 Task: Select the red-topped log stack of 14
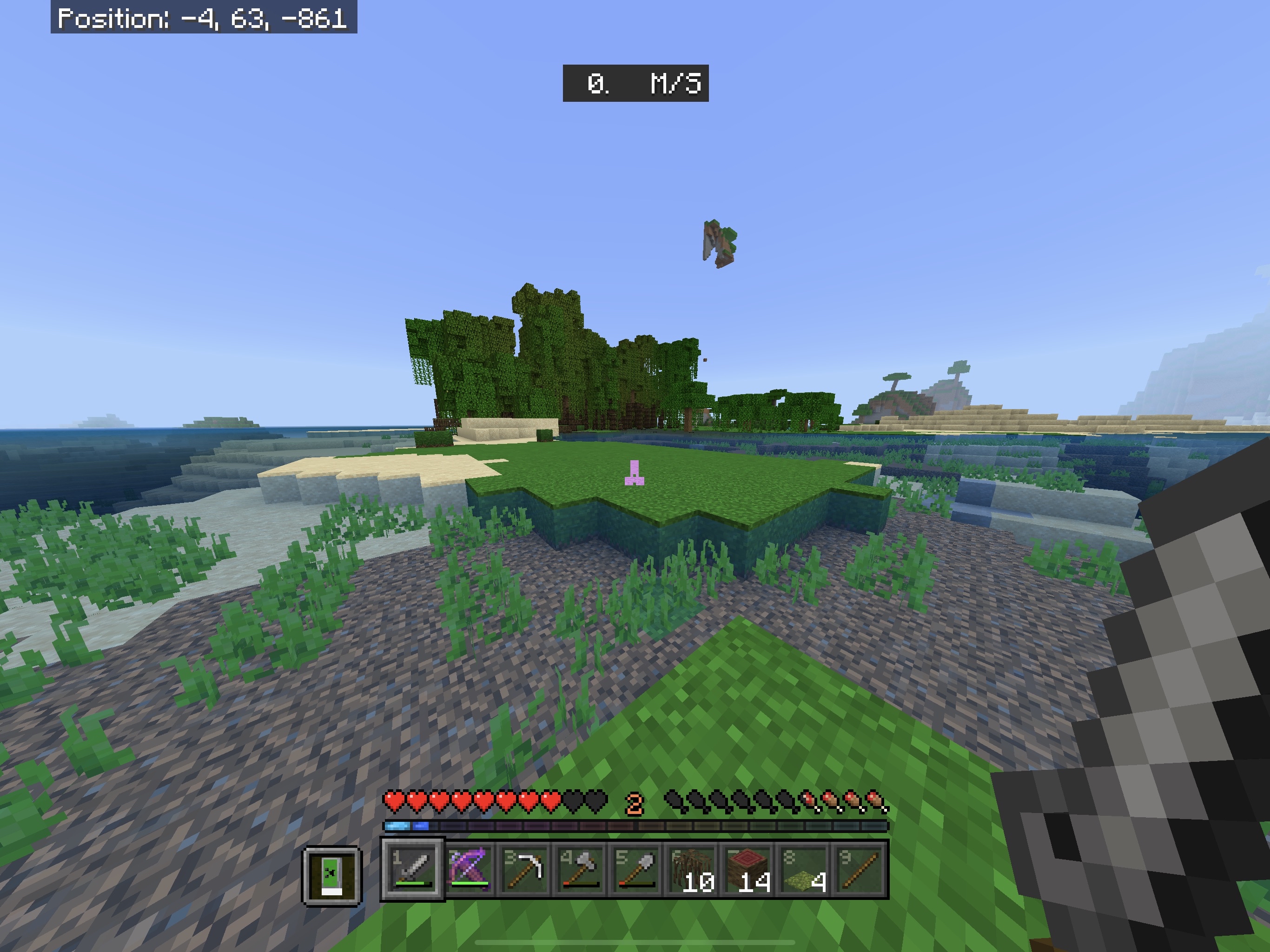tap(747, 869)
